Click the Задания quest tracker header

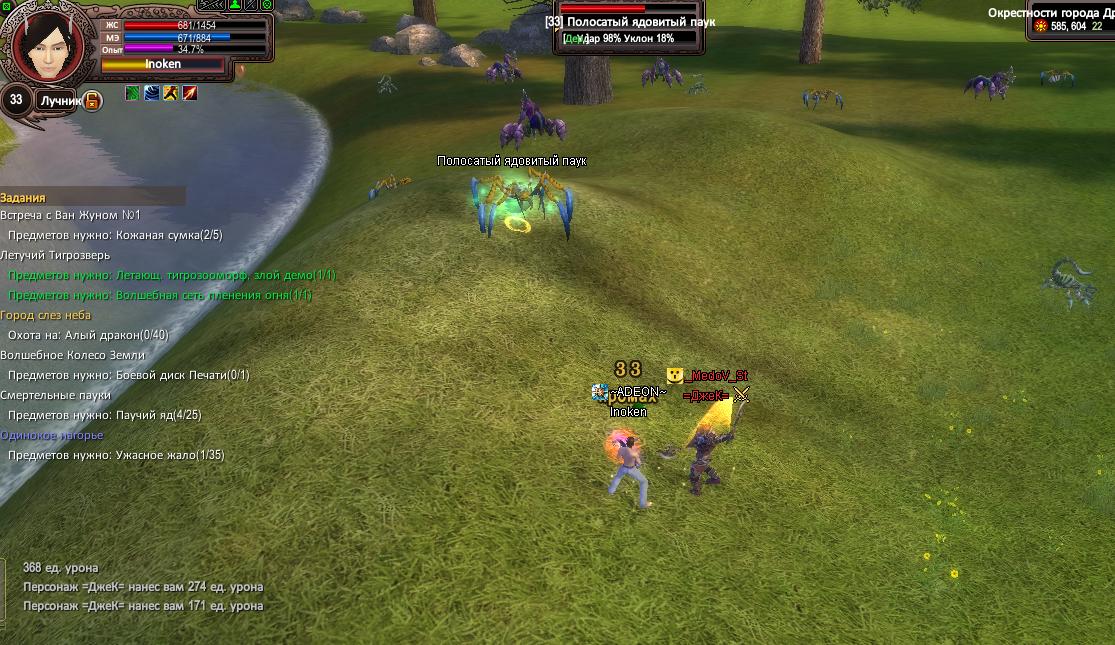coord(23,198)
